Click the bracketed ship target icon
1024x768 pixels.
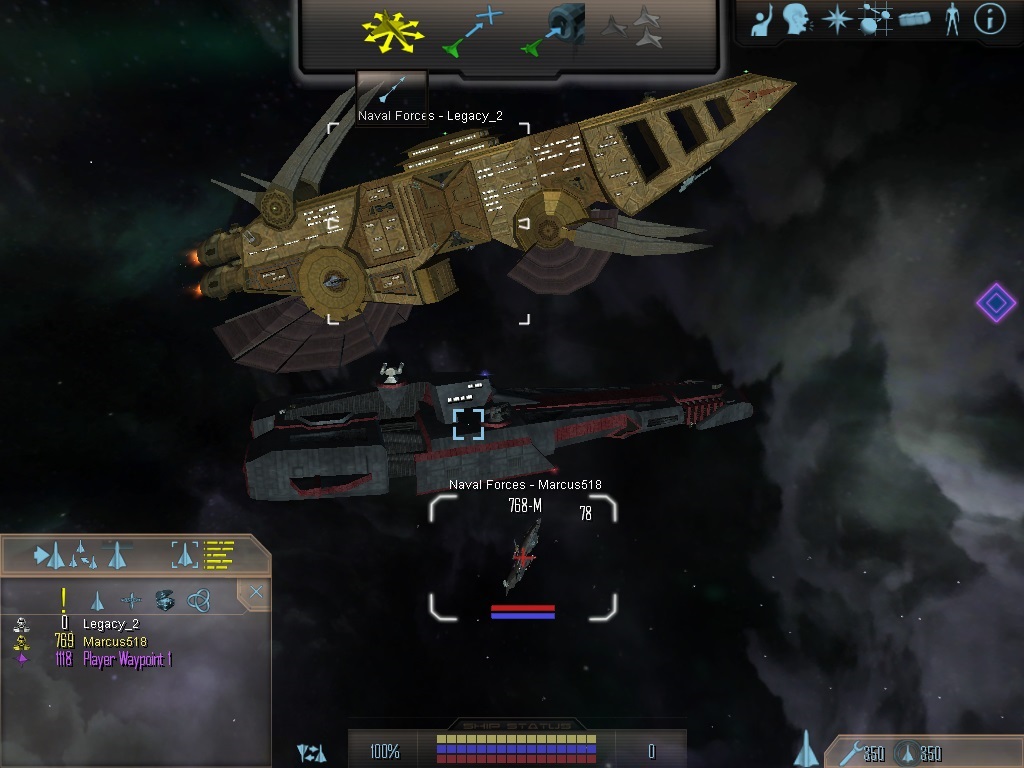185,553
